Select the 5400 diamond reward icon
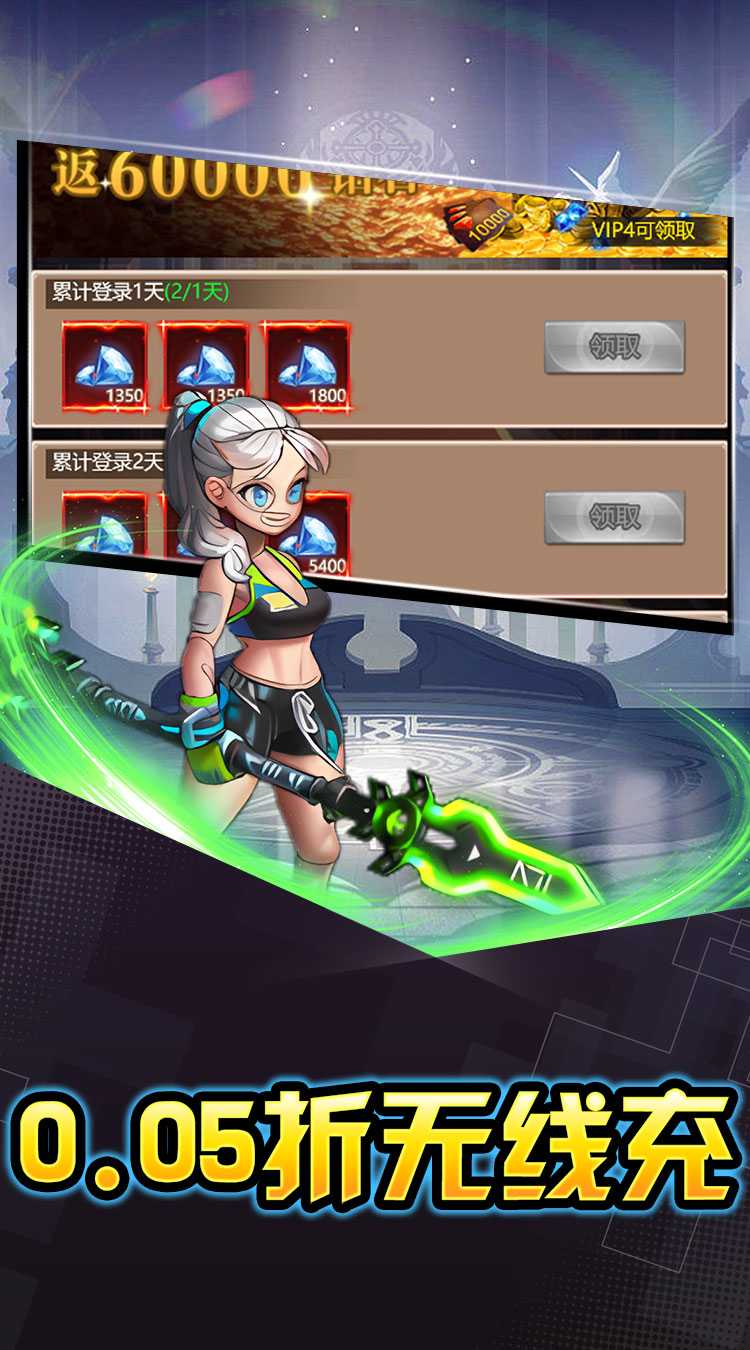This screenshot has width=750, height=1350. [x=318, y=530]
